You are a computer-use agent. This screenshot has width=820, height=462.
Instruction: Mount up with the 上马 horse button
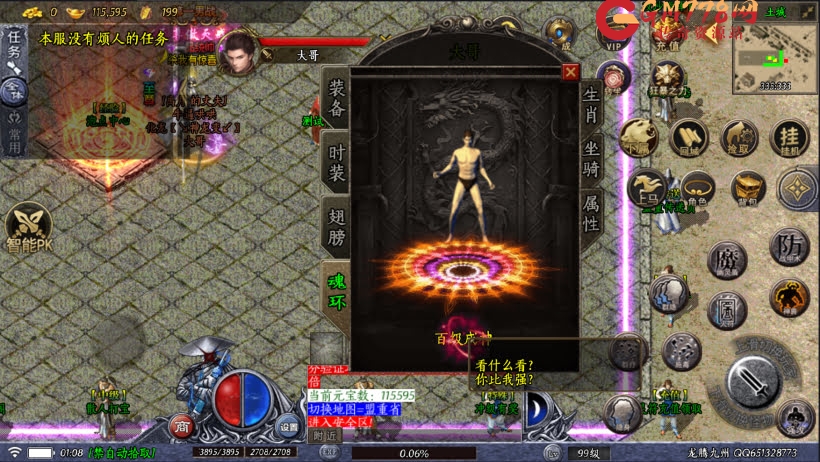647,188
